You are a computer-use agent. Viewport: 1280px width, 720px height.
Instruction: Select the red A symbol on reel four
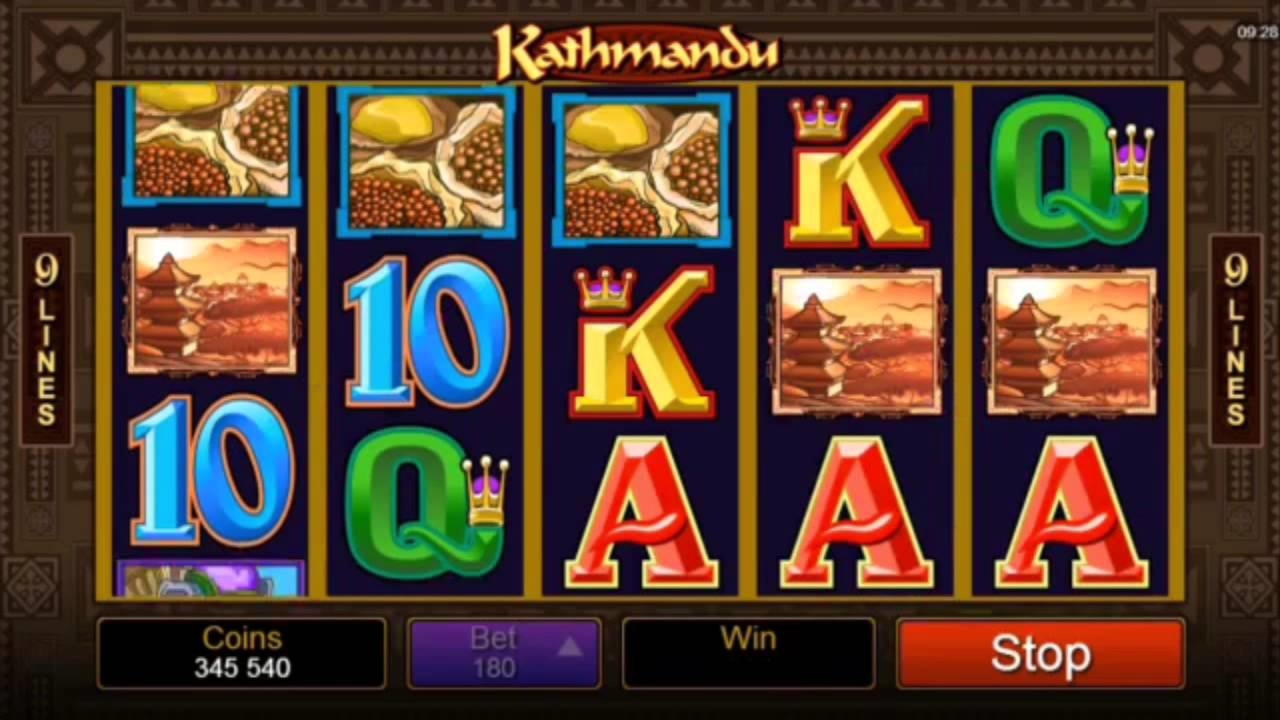coord(855,510)
